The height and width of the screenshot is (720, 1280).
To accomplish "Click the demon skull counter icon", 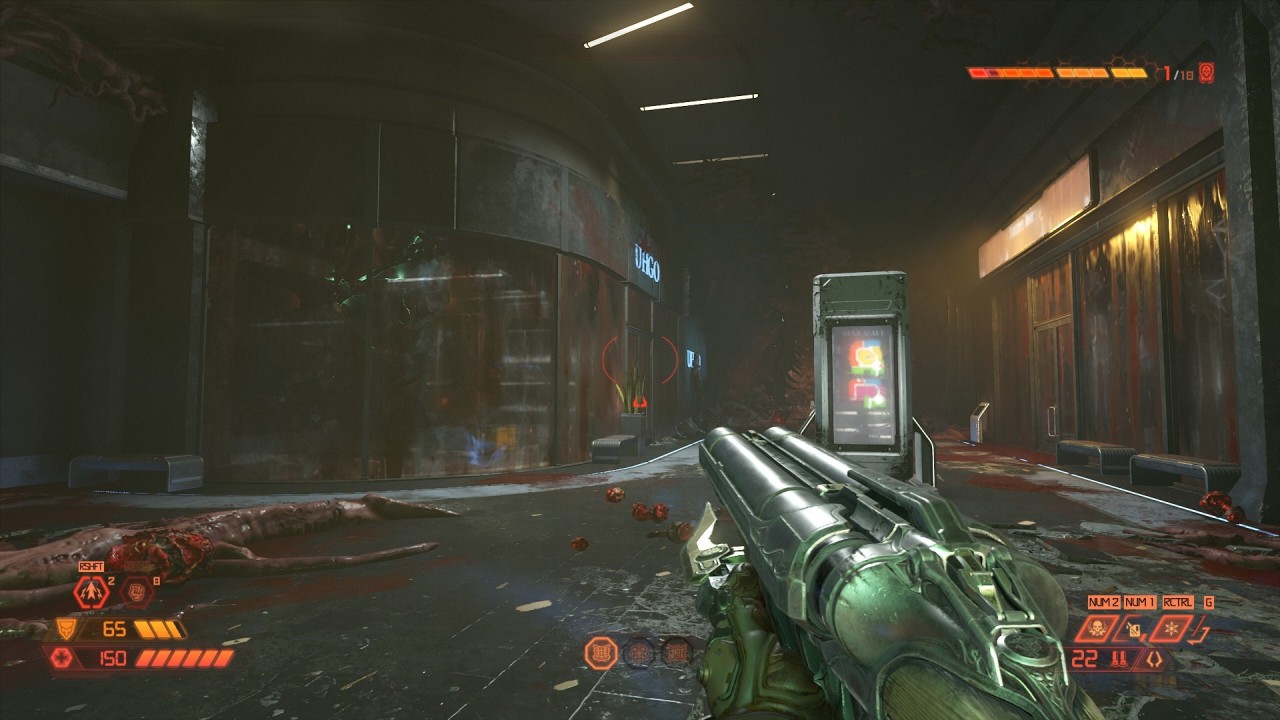I will point(1206,73).
